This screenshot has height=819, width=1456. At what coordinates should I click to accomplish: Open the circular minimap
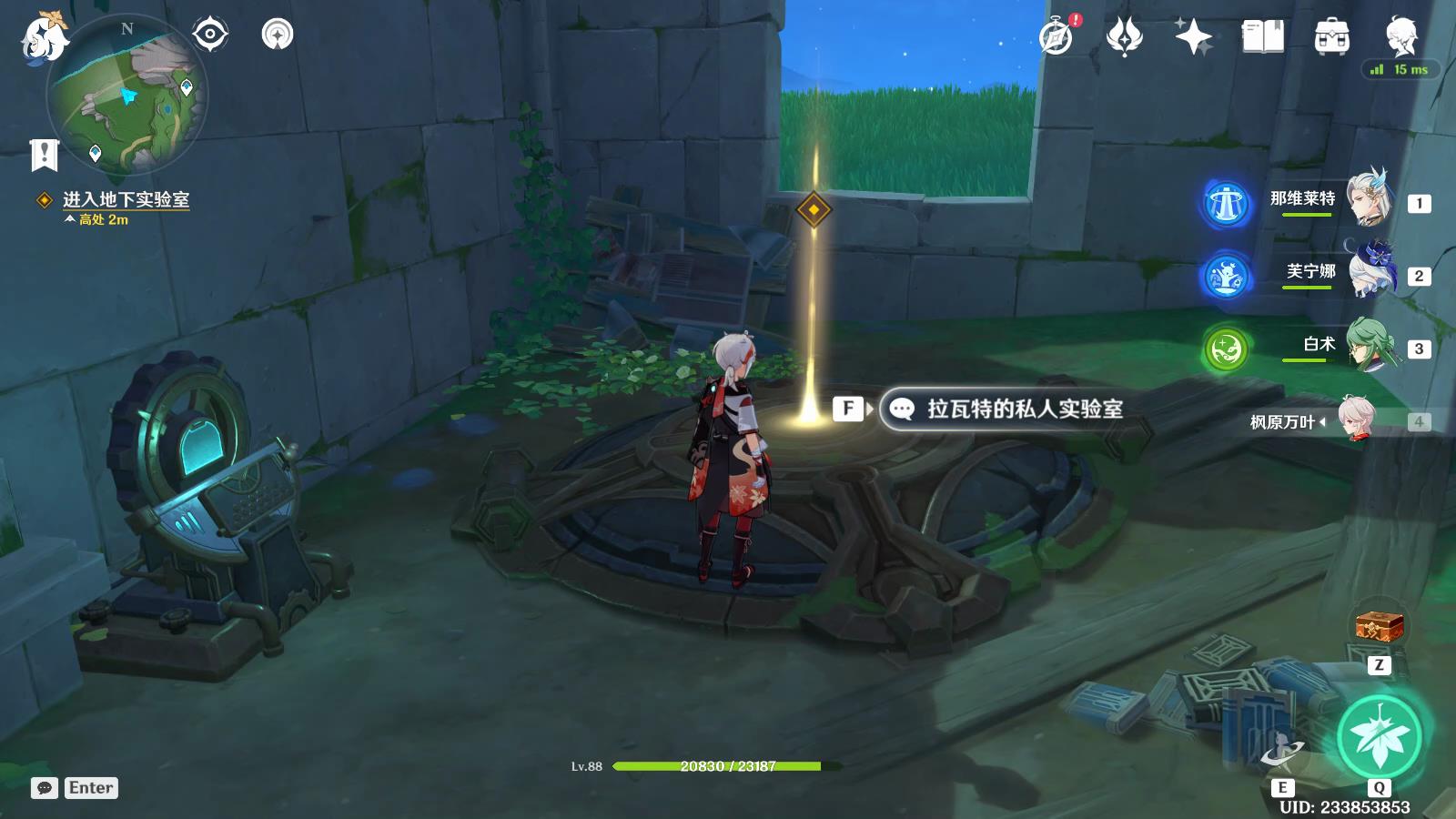[126, 94]
